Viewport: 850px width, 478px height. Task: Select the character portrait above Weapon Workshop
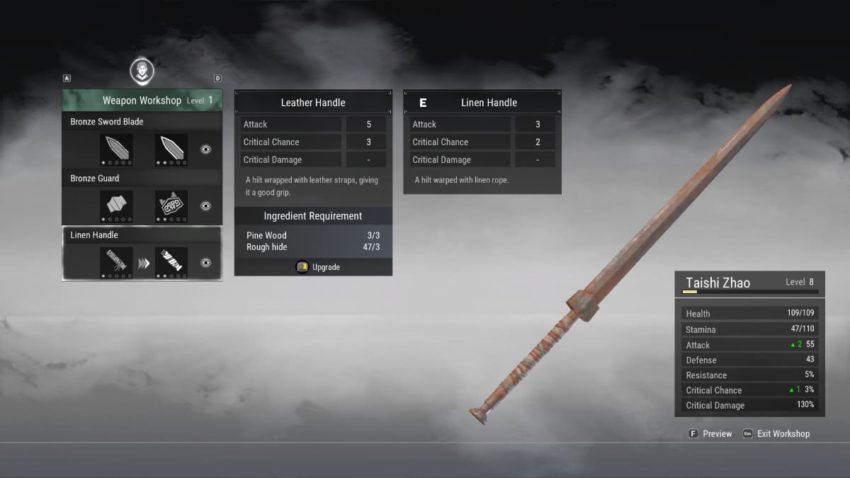pos(142,71)
